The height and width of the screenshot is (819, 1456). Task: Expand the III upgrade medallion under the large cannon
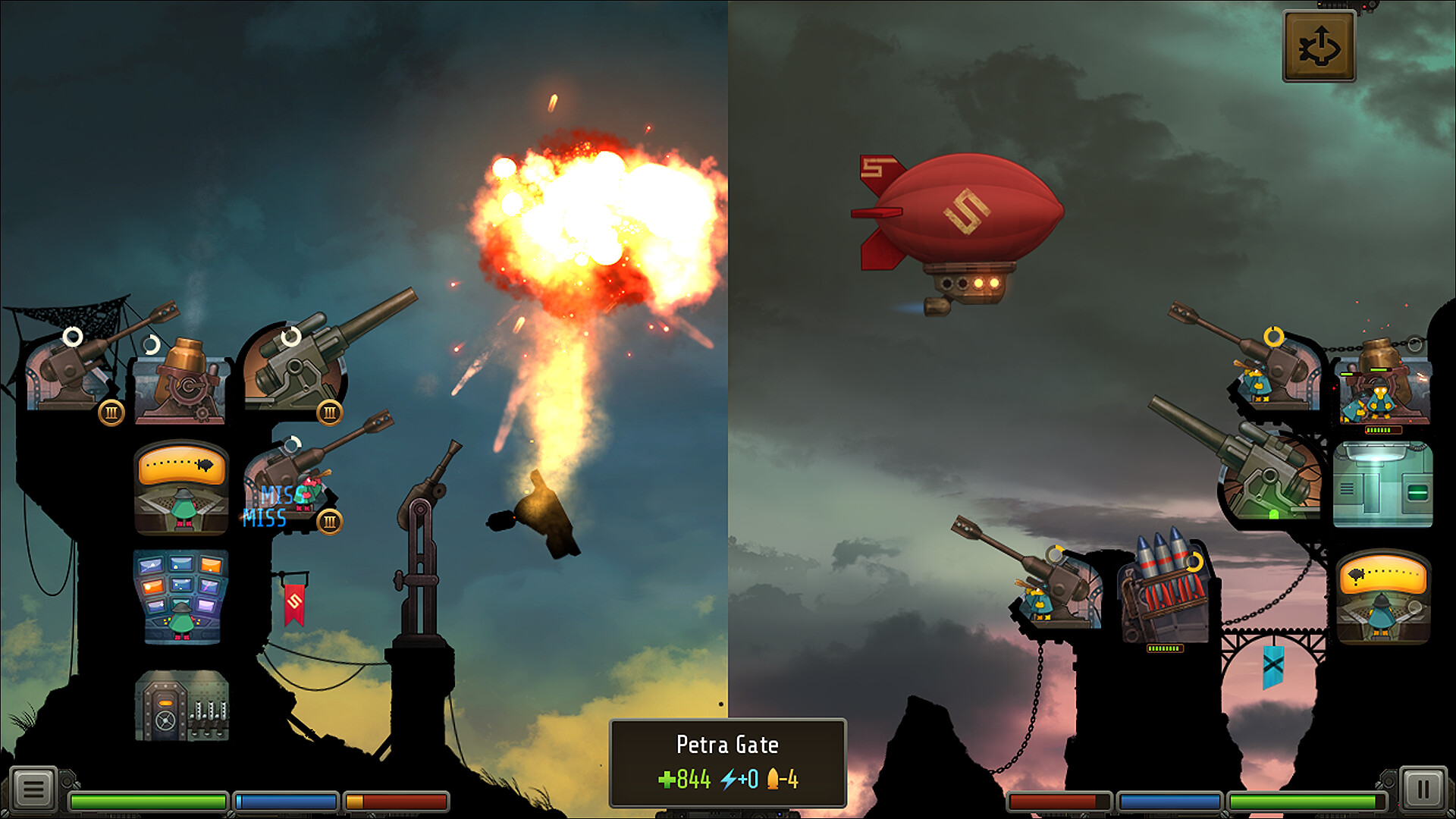tap(329, 412)
